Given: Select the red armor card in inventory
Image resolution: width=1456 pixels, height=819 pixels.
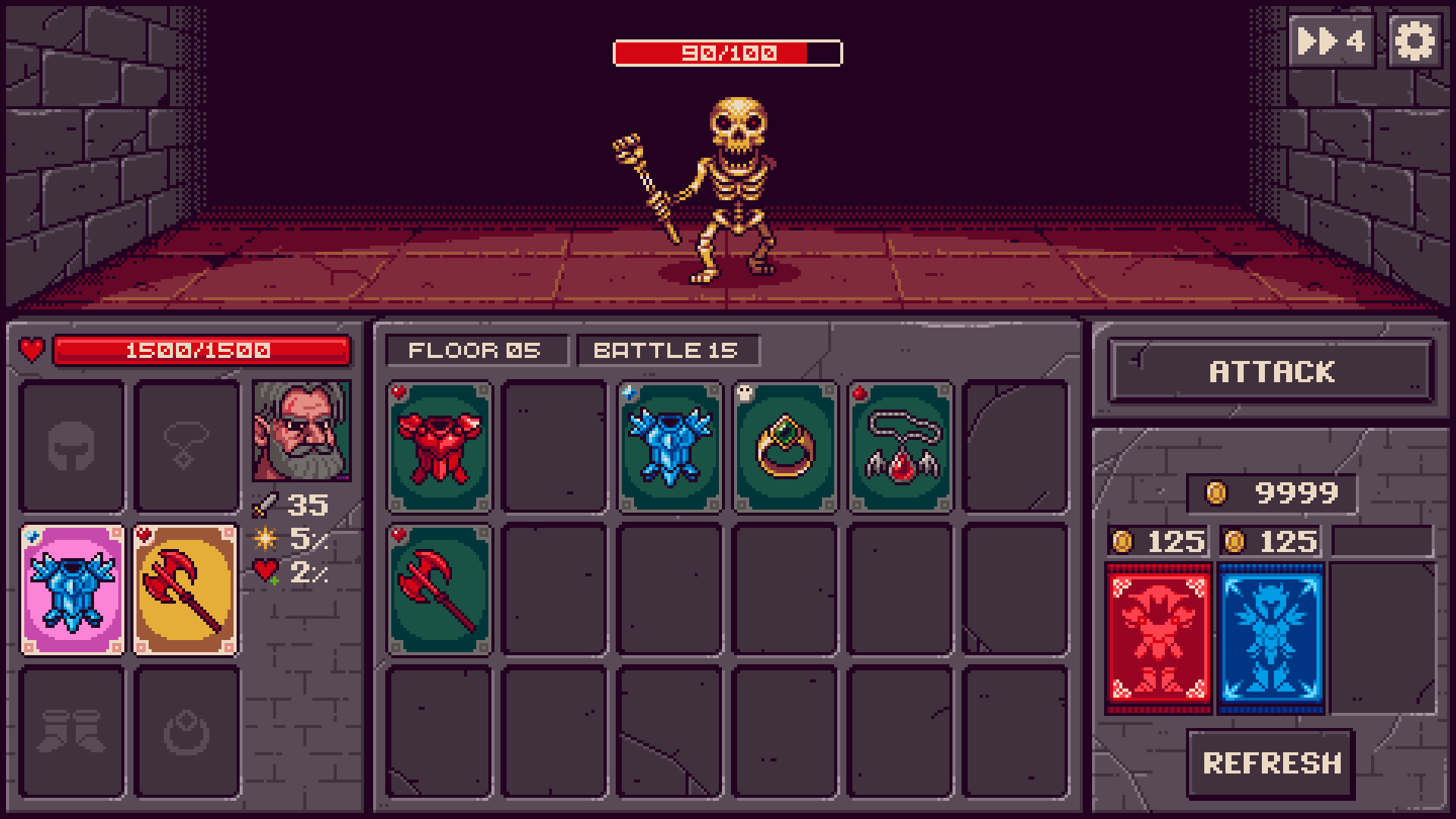Looking at the screenshot, I should (438, 447).
